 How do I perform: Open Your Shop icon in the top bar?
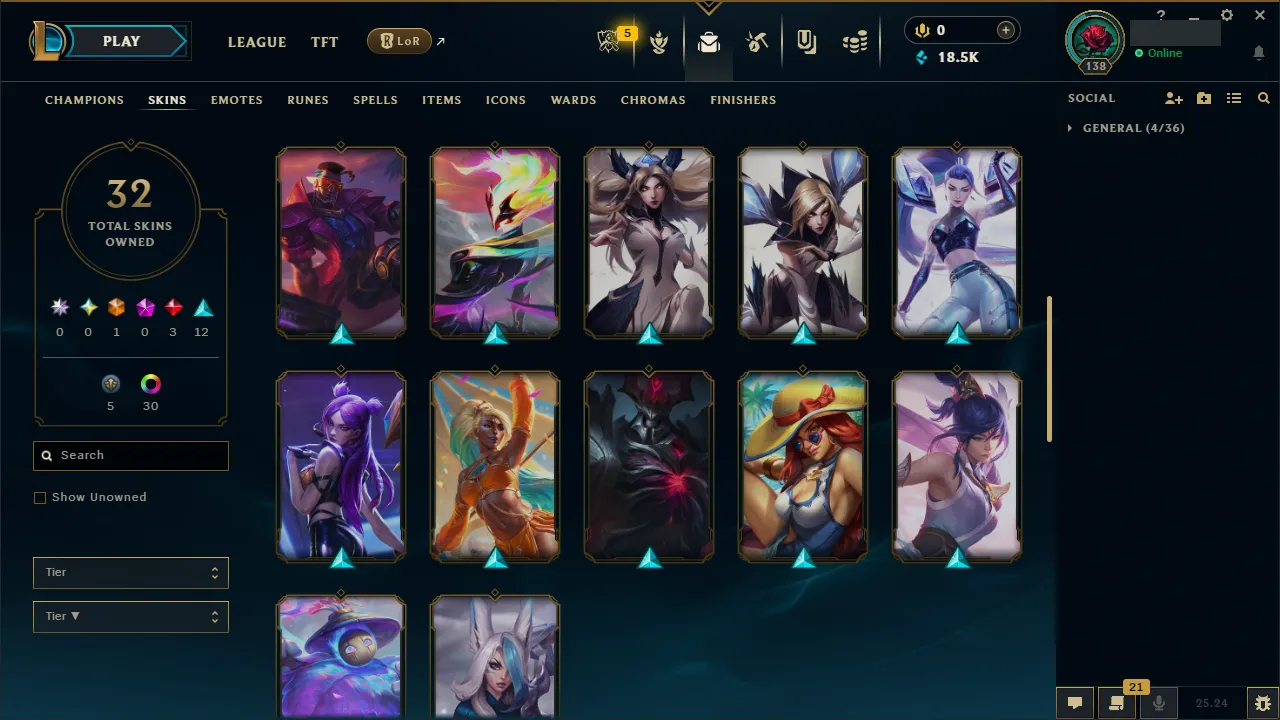pyautogui.click(x=806, y=42)
